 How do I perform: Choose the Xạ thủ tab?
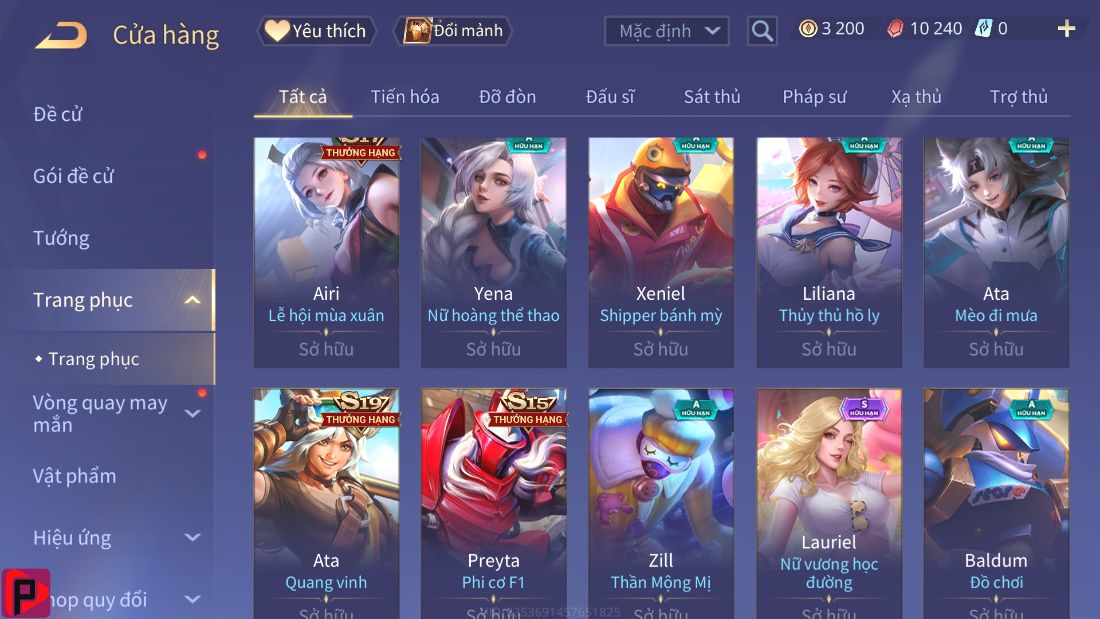(916, 97)
